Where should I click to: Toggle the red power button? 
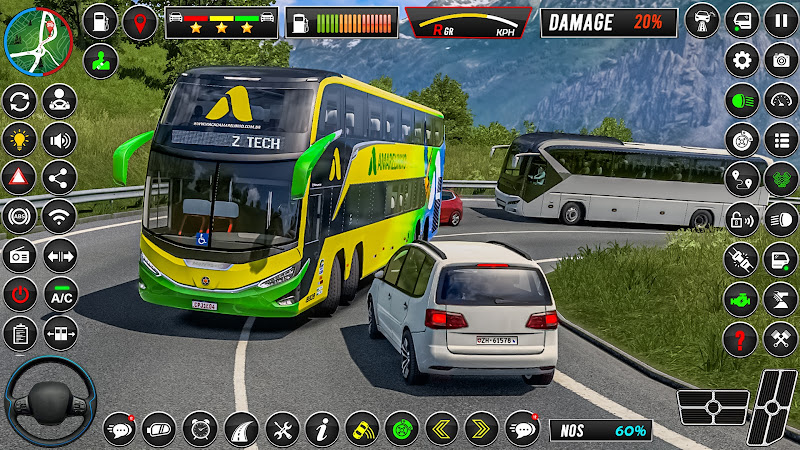tap(20, 294)
